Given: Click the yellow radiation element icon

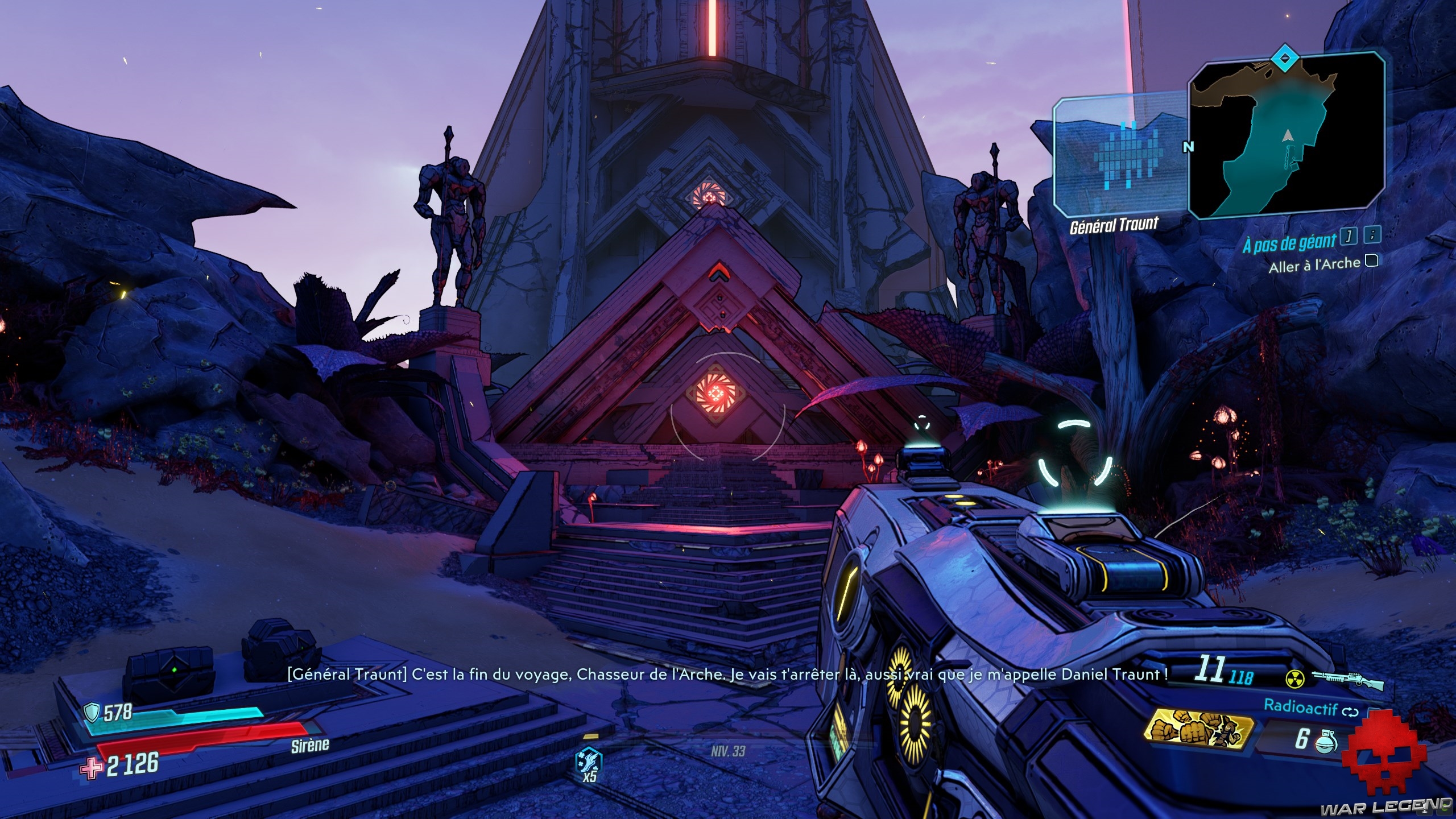Looking at the screenshot, I should click(1293, 677).
